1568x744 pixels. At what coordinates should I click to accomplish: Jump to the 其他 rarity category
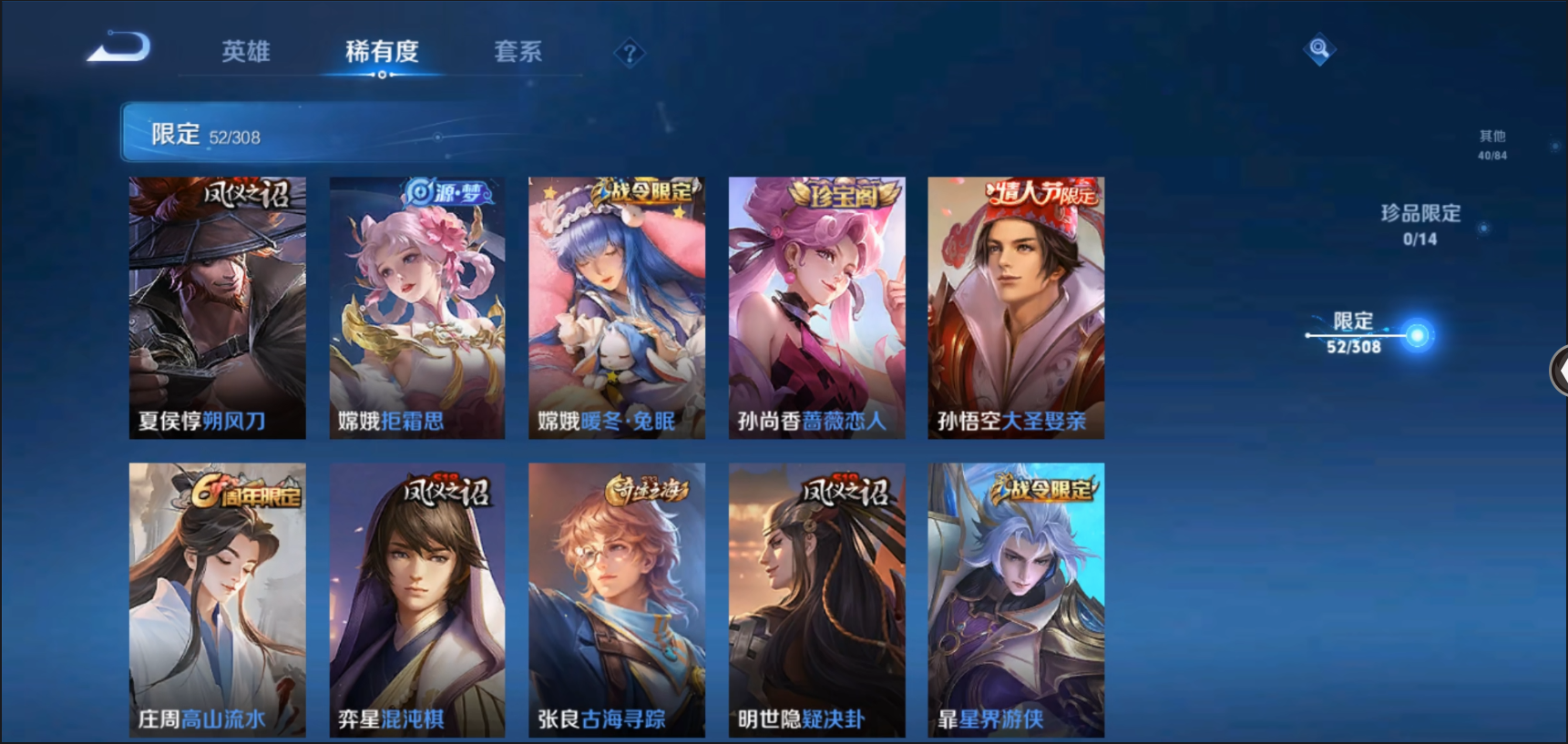tap(1492, 144)
